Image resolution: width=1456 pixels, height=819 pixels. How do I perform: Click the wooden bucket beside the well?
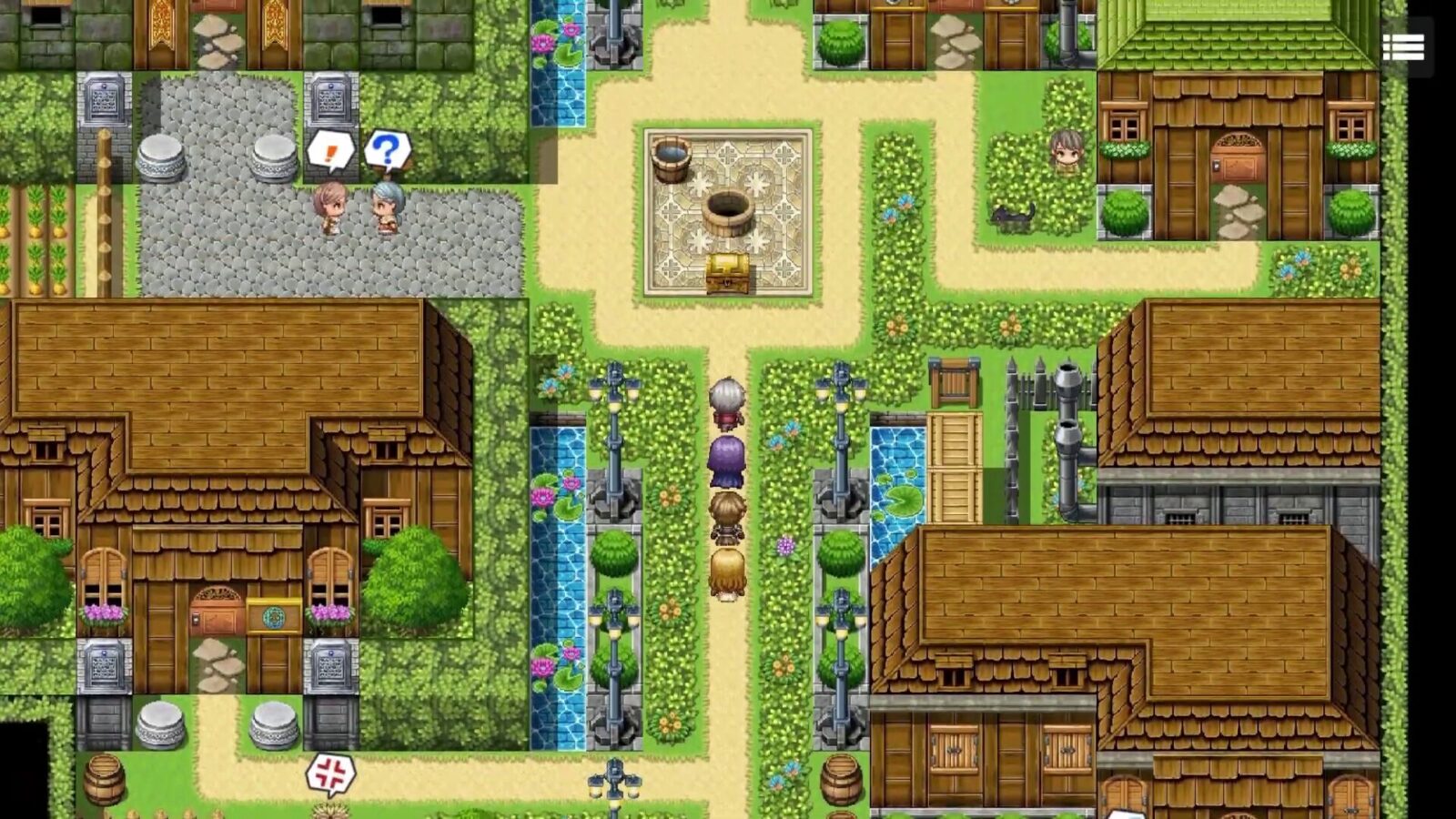671,159
